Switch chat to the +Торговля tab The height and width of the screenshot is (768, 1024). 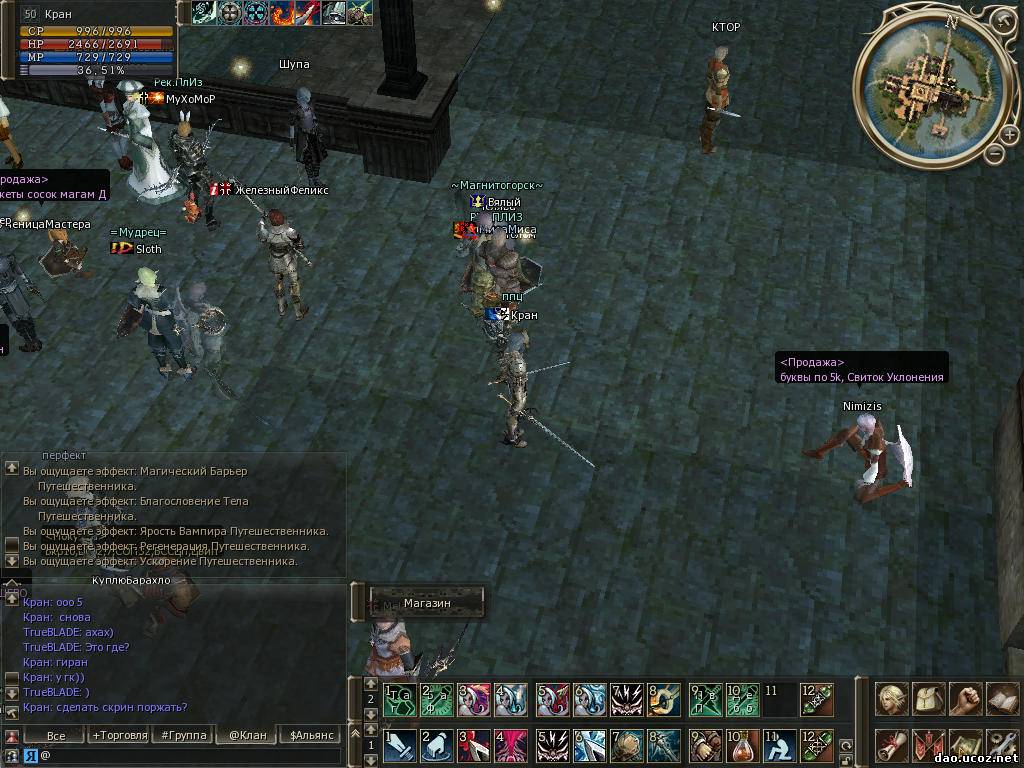click(119, 735)
